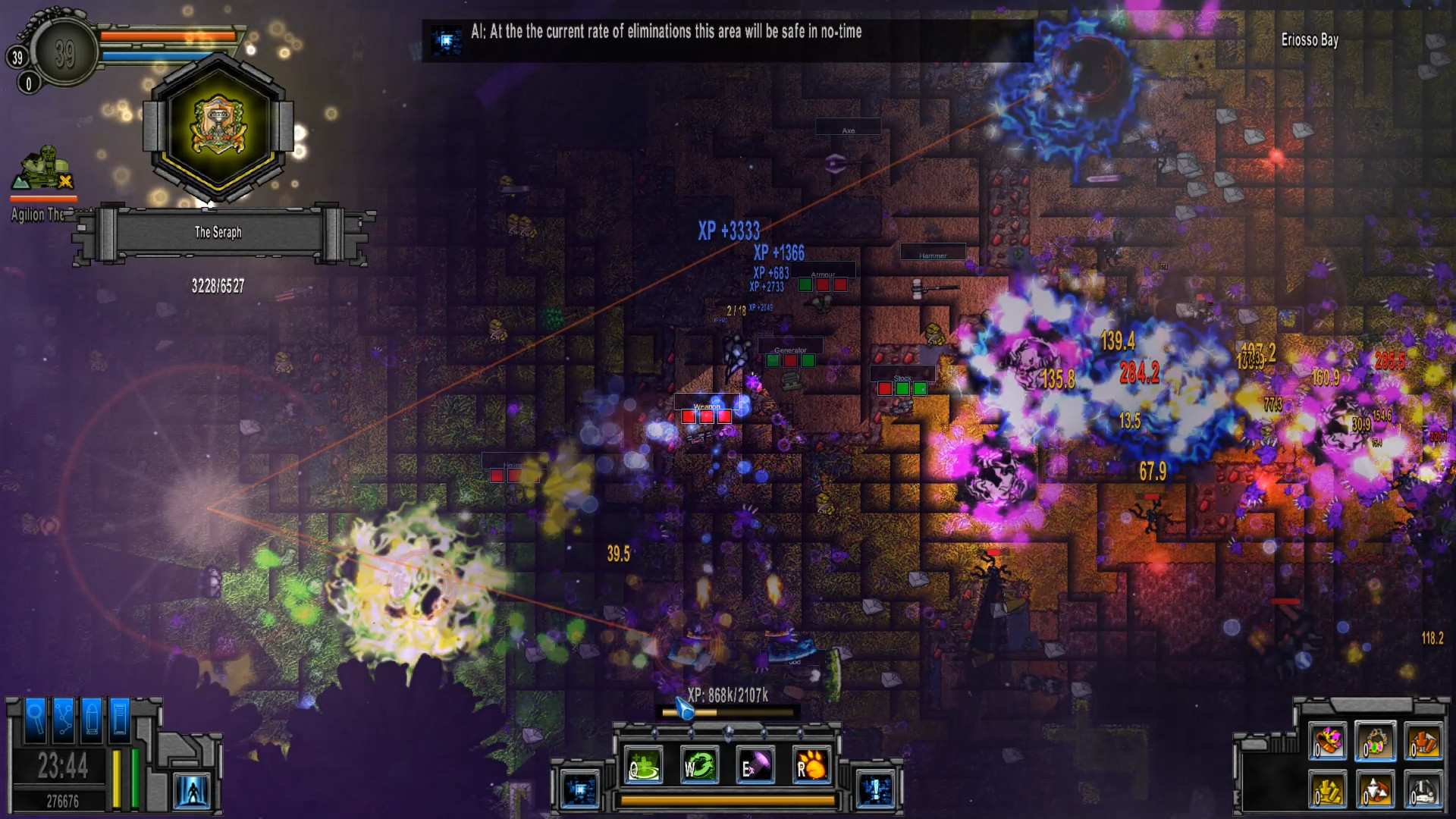Open the magnifying glass search panel
Screen dimensions: 1456x819
click(36, 717)
